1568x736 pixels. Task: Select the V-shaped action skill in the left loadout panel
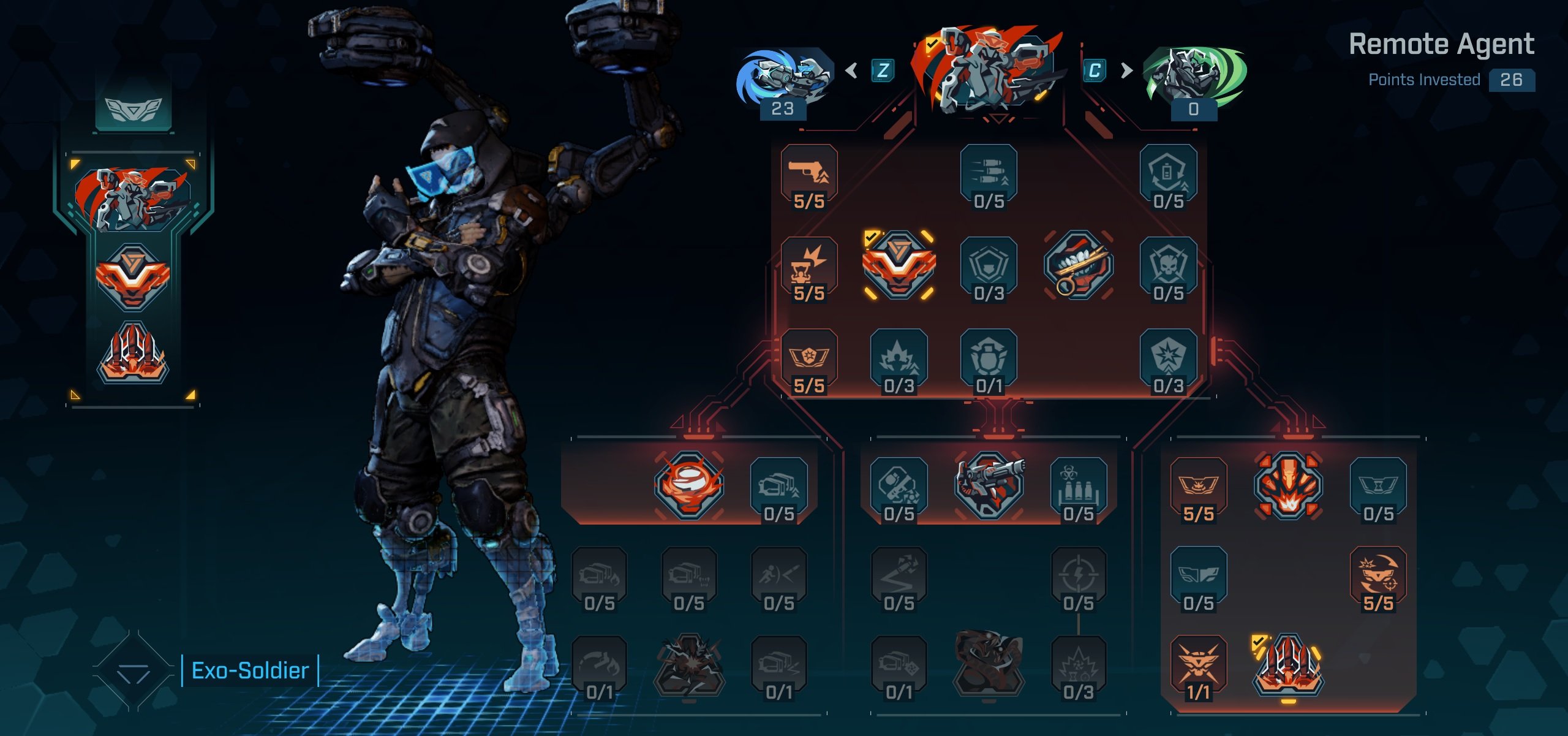[132, 277]
